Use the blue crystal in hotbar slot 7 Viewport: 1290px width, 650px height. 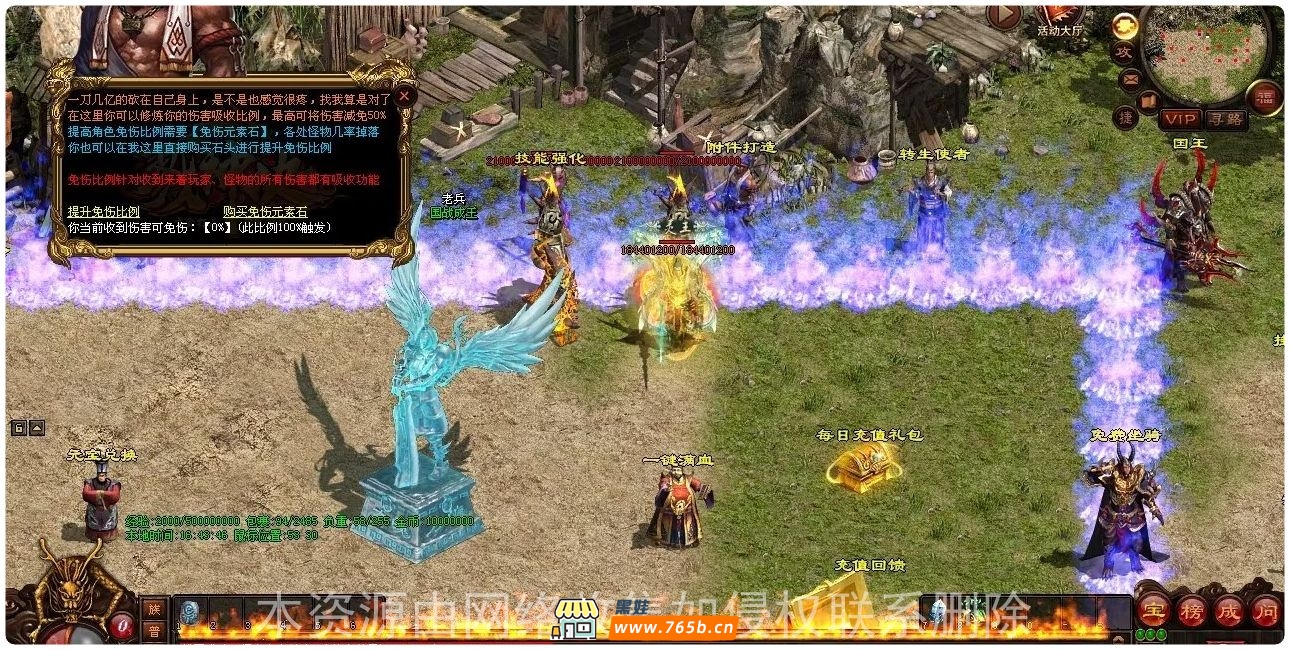pyautogui.click(x=939, y=612)
